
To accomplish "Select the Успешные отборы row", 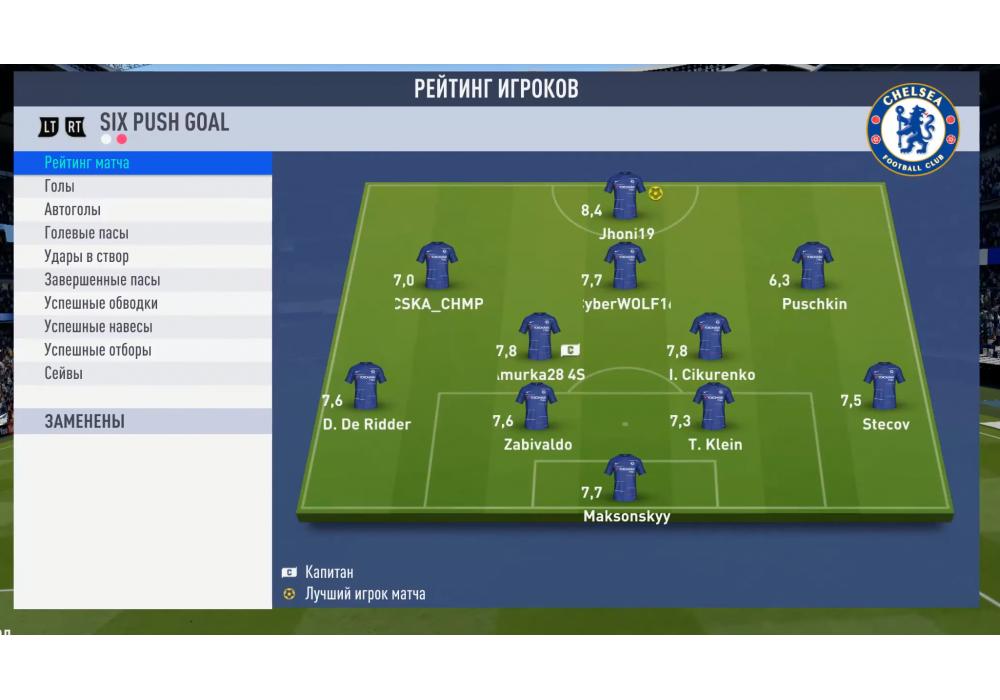I will 142,350.
